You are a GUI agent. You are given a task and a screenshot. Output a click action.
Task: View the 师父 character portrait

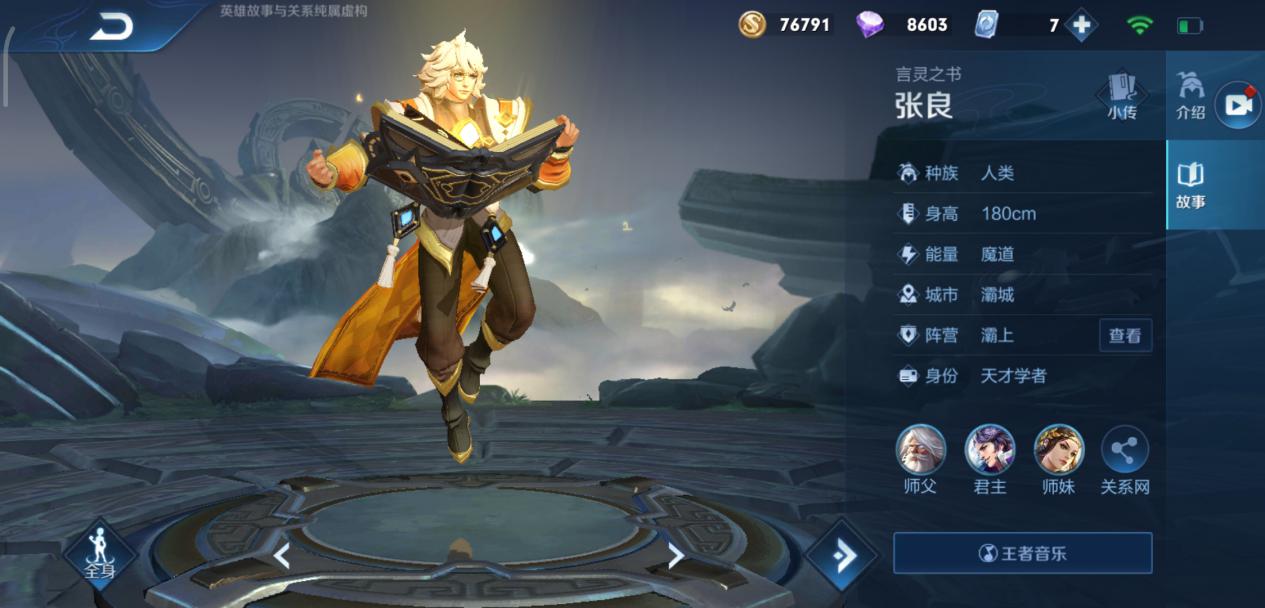(921, 450)
